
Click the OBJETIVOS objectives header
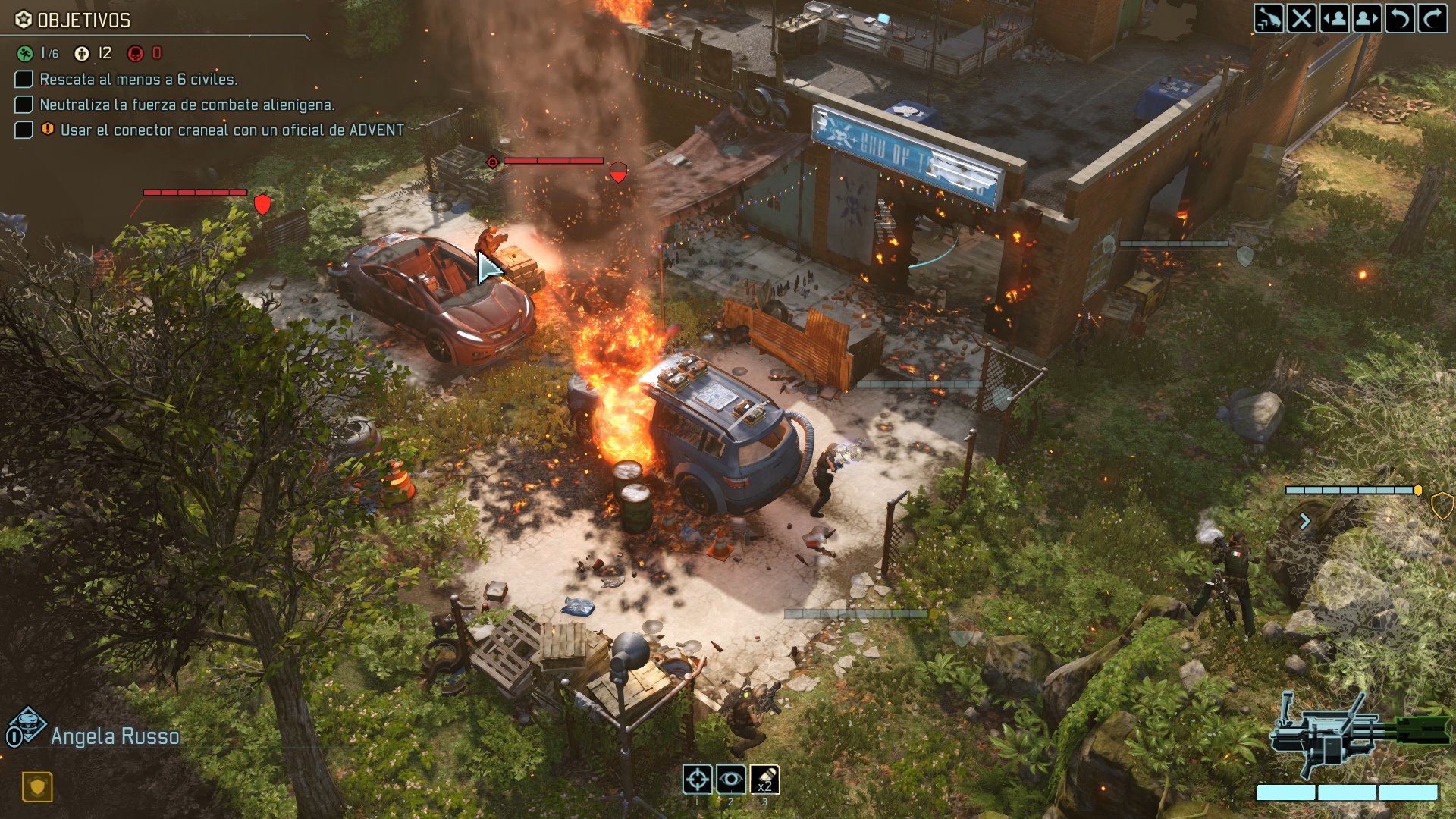pyautogui.click(x=83, y=20)
